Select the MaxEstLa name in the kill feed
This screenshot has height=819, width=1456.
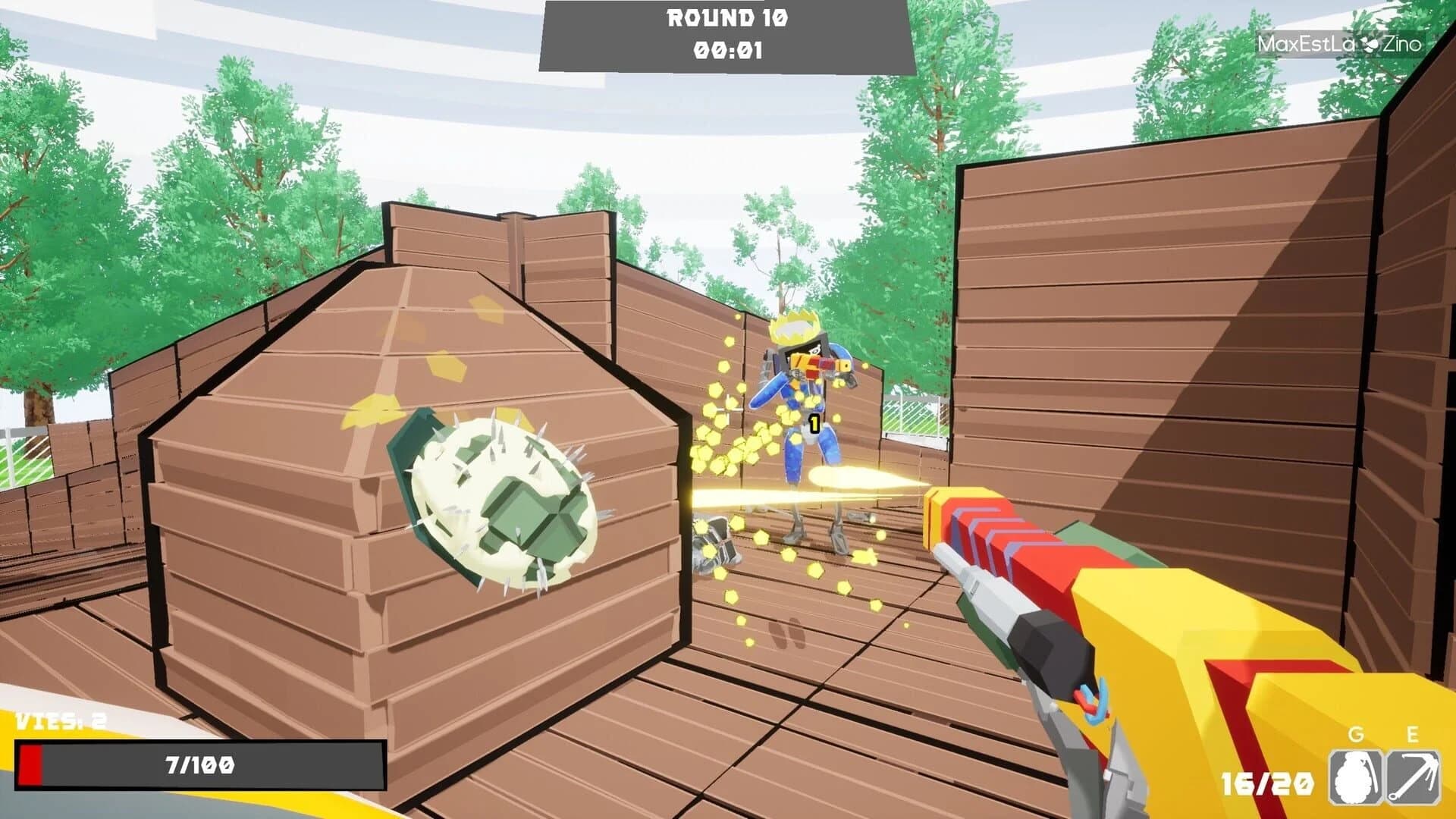point(1307,44)
